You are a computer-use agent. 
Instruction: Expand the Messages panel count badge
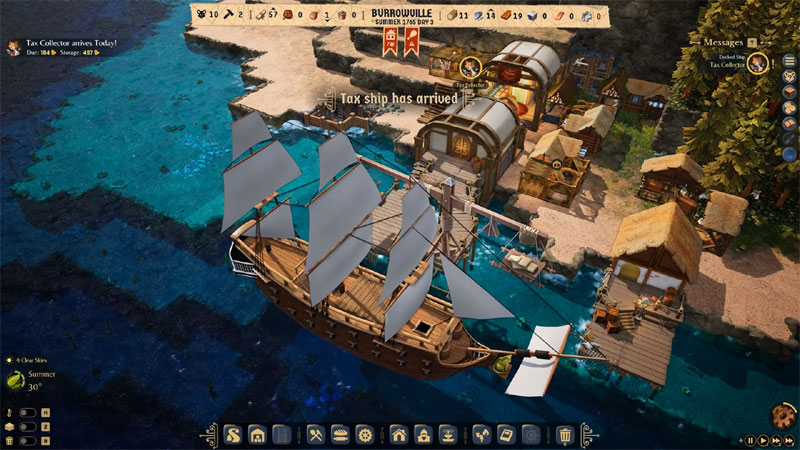click(x=752, y=42)
